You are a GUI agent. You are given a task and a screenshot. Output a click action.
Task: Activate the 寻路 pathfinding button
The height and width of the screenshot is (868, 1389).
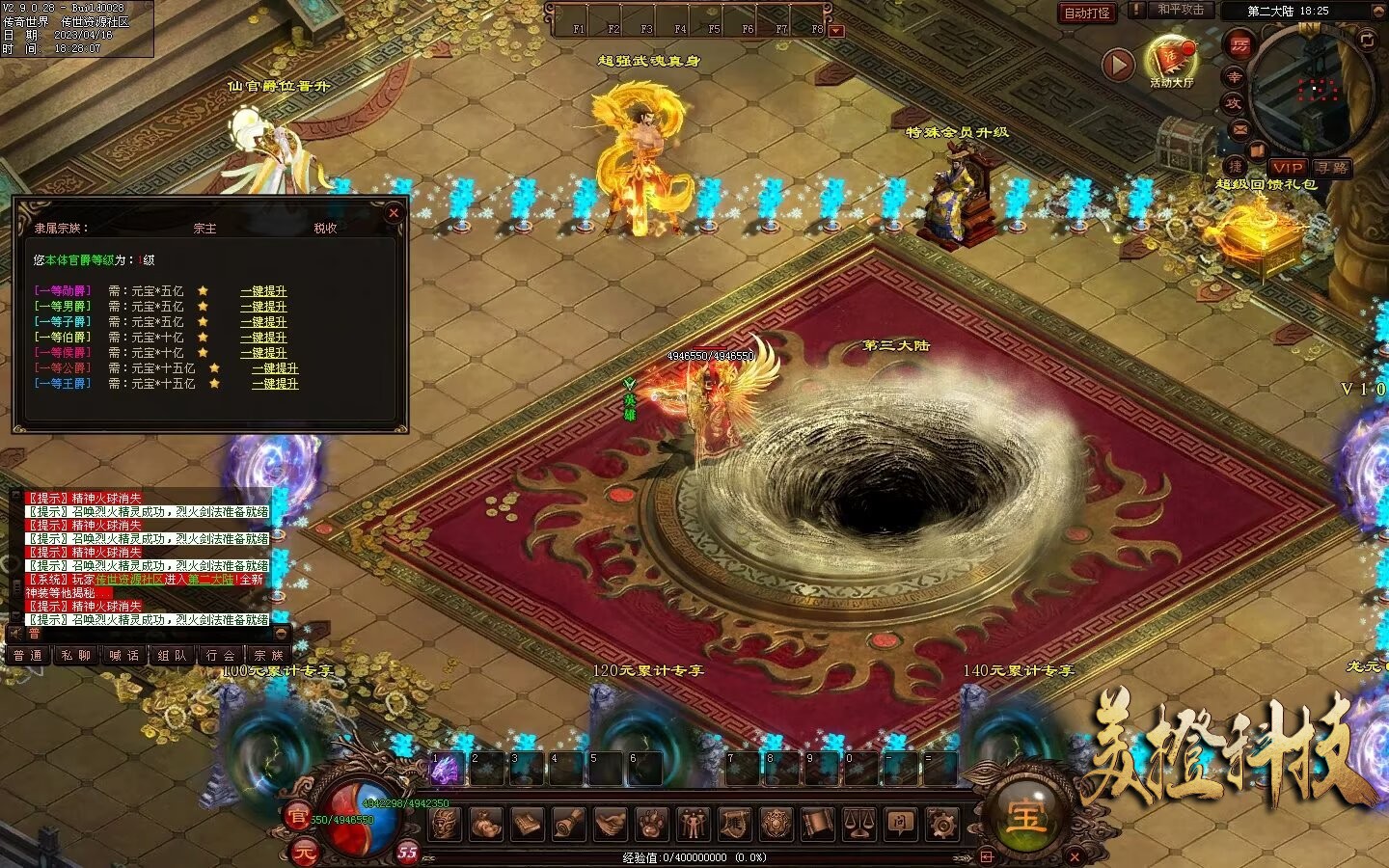[1332, 168]
